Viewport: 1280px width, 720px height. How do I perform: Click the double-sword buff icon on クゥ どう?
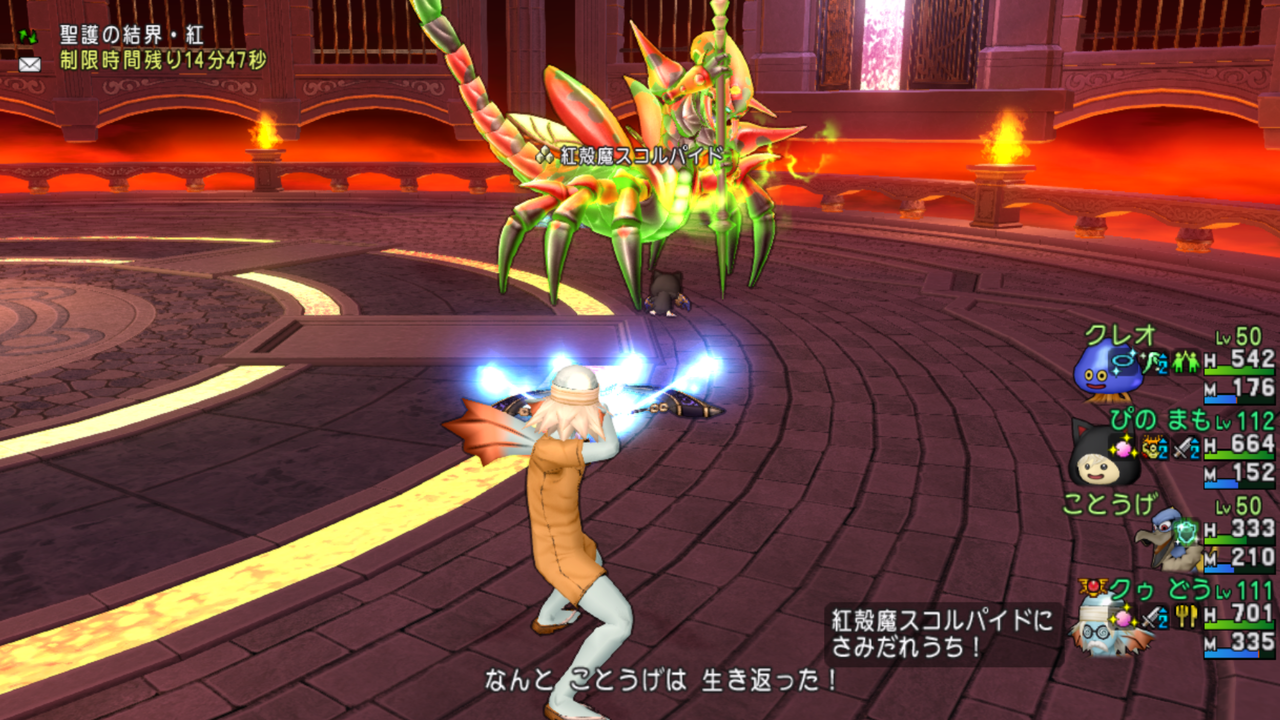tap(1152, 617)
